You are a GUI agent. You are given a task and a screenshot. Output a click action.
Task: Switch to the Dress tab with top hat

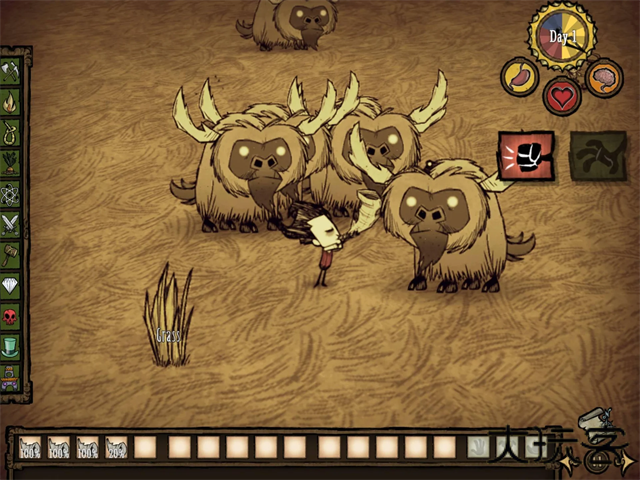pos(11,346)
